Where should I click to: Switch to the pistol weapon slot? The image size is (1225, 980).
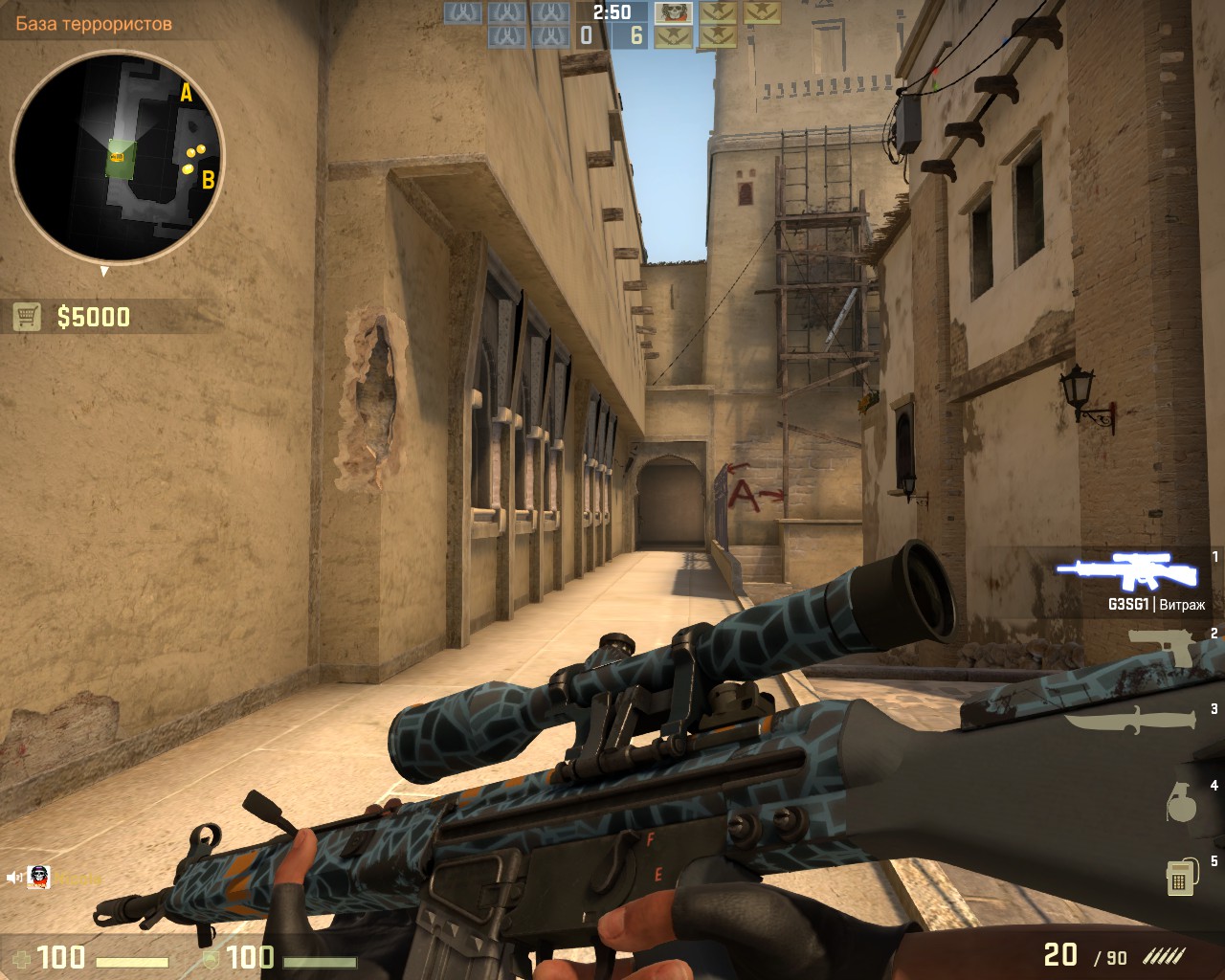tap(1162, 647)
